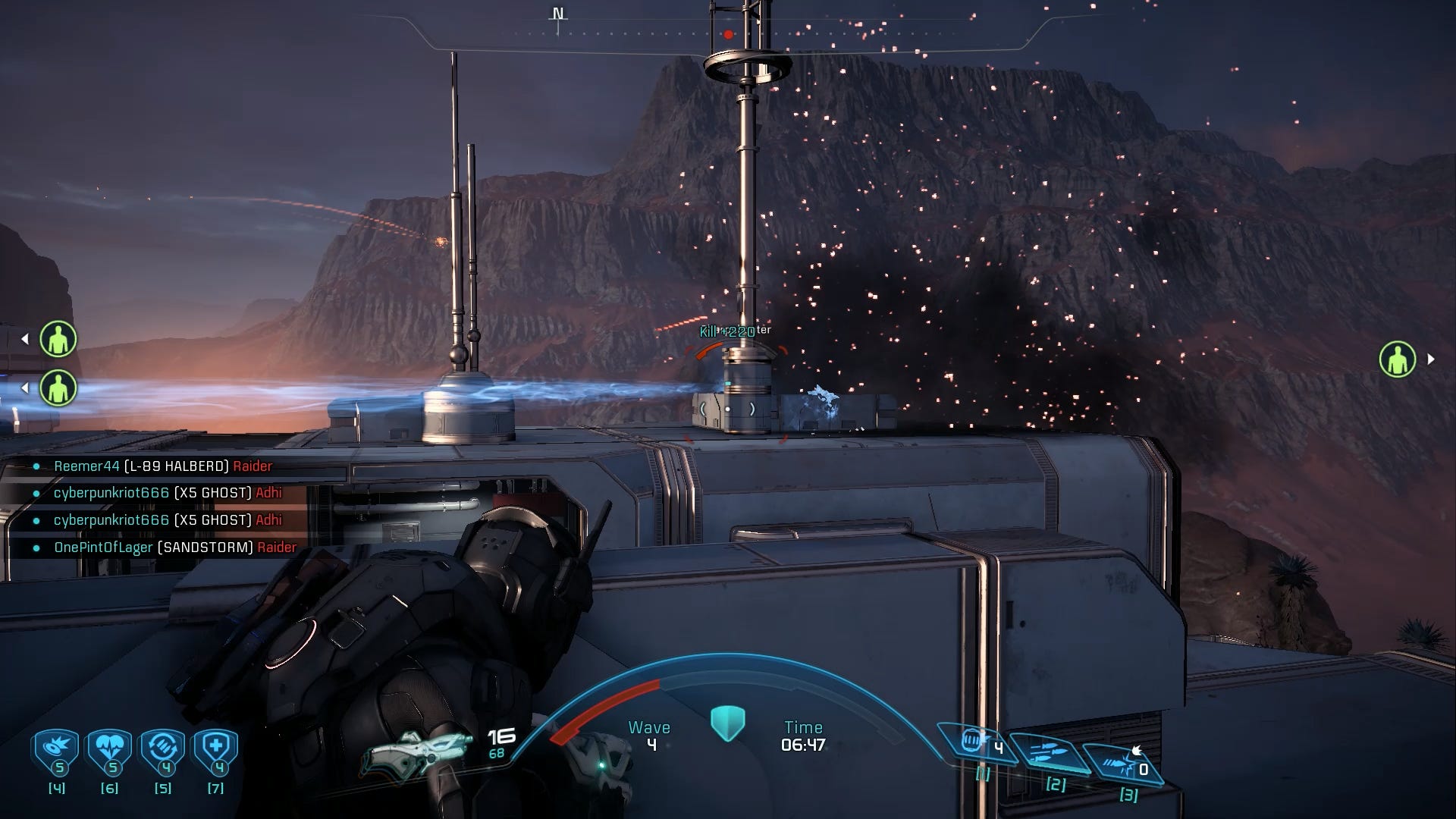Select the exploding-round ability with count 0
Screen dimensions: 1456x819
click(x=1121, y=762)
